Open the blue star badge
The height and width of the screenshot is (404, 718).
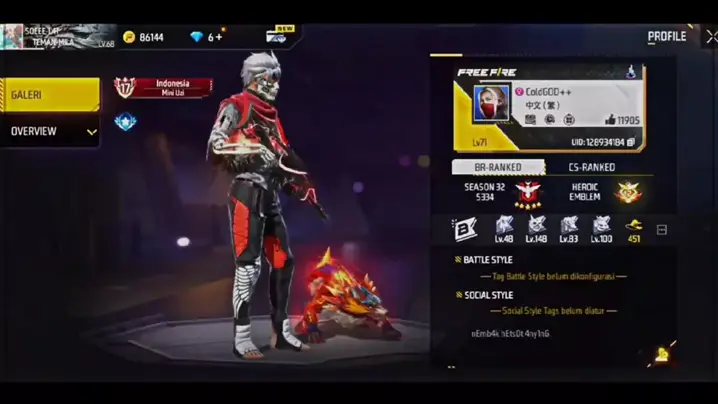coord(125,122)
